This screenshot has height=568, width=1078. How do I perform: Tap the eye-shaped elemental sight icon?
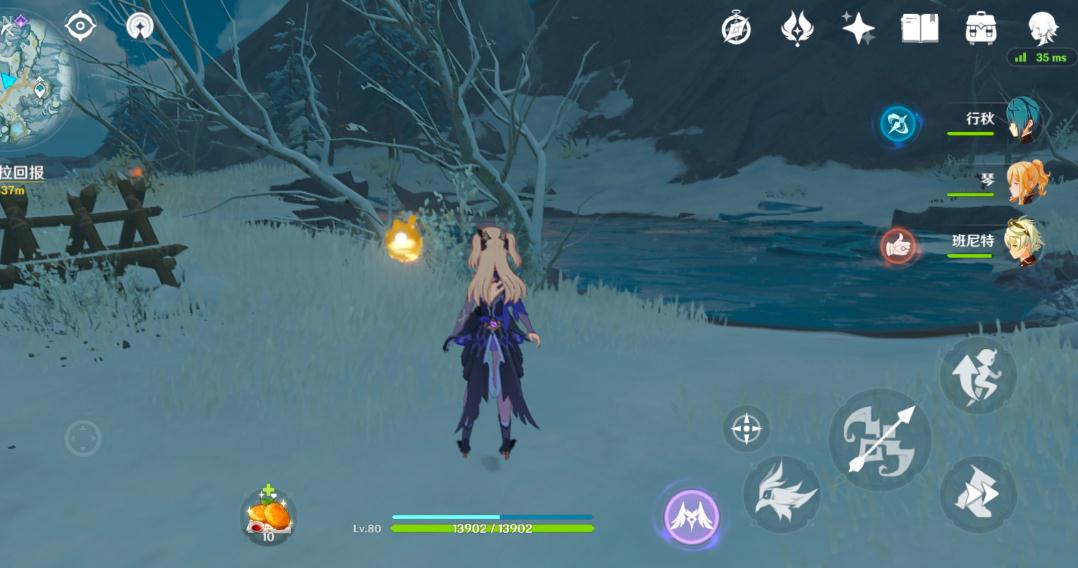[80, 26]
